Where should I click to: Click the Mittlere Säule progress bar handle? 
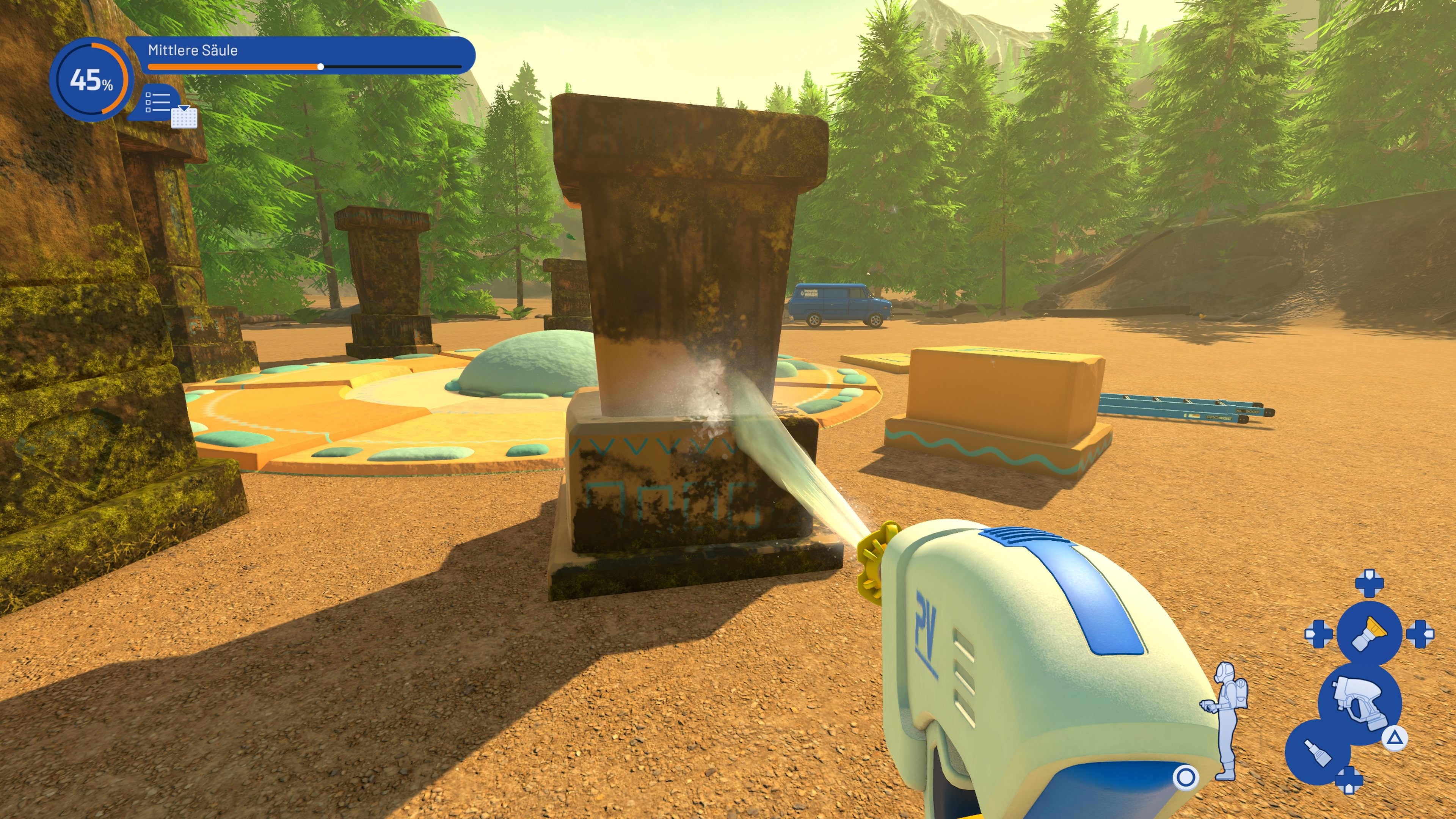click(322, 67)
